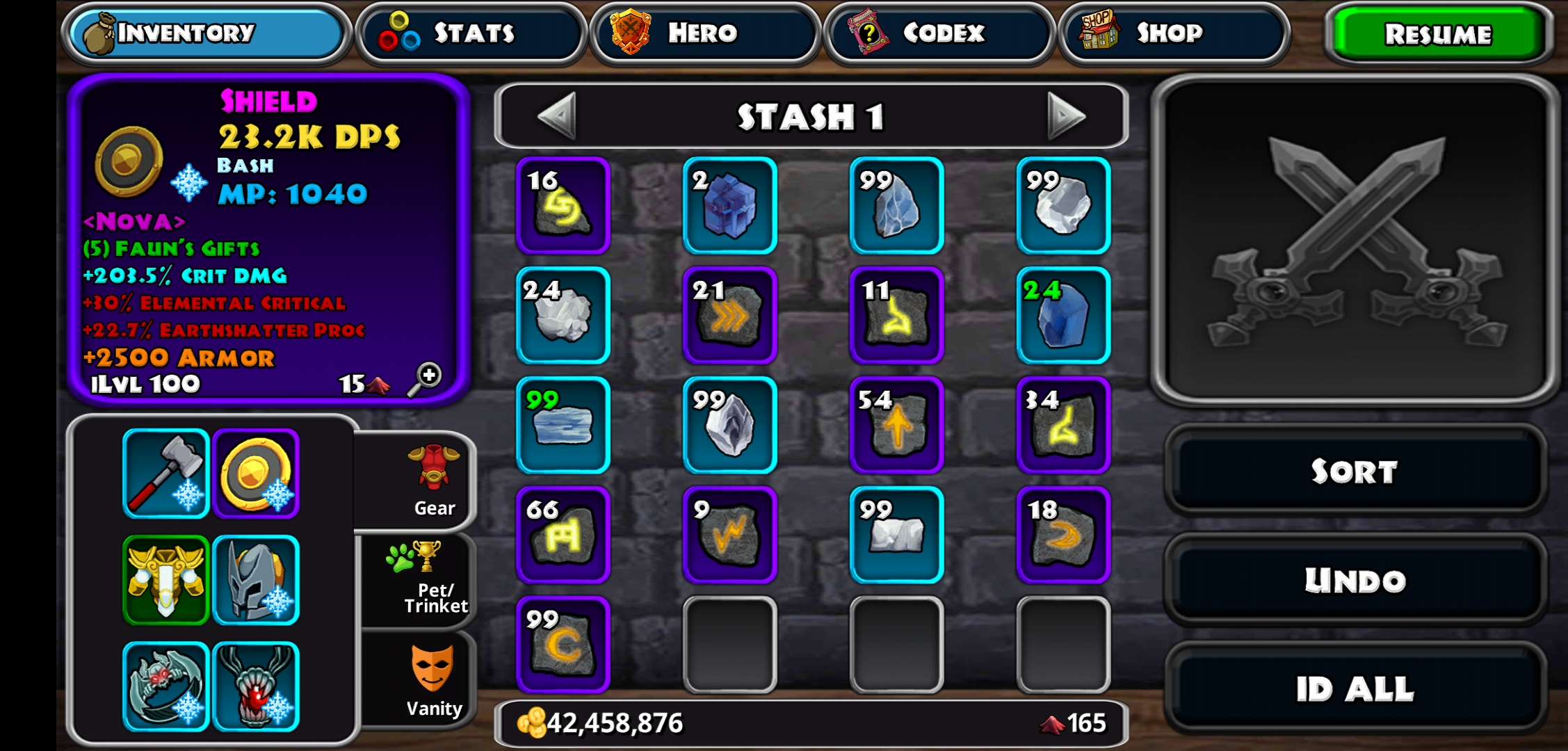Select the equipped hammer weapon slot
Viewport: 1568px width, 751px height.
166,474
